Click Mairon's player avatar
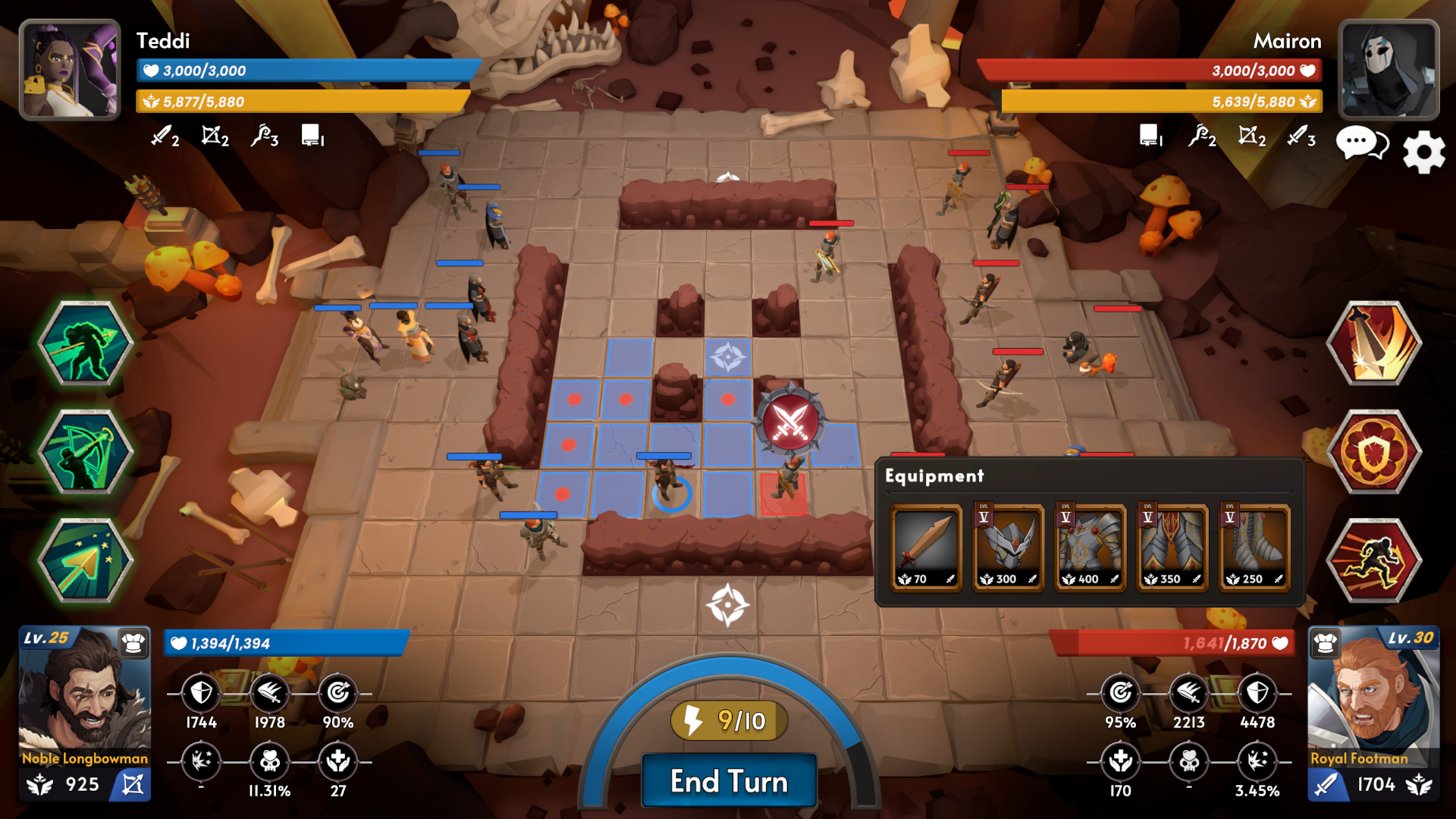The height and width of the screenshot is (819, 1456). tap(1389, 70)
